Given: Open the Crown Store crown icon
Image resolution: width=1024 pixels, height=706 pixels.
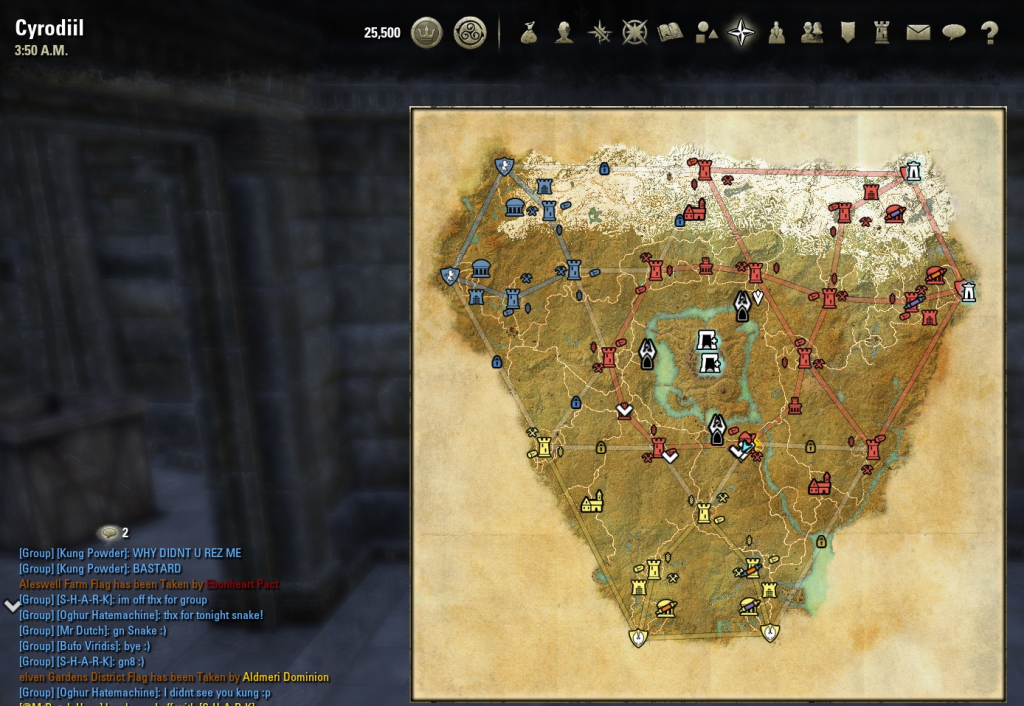Looking at the screenshot, I should pos(427,33).
